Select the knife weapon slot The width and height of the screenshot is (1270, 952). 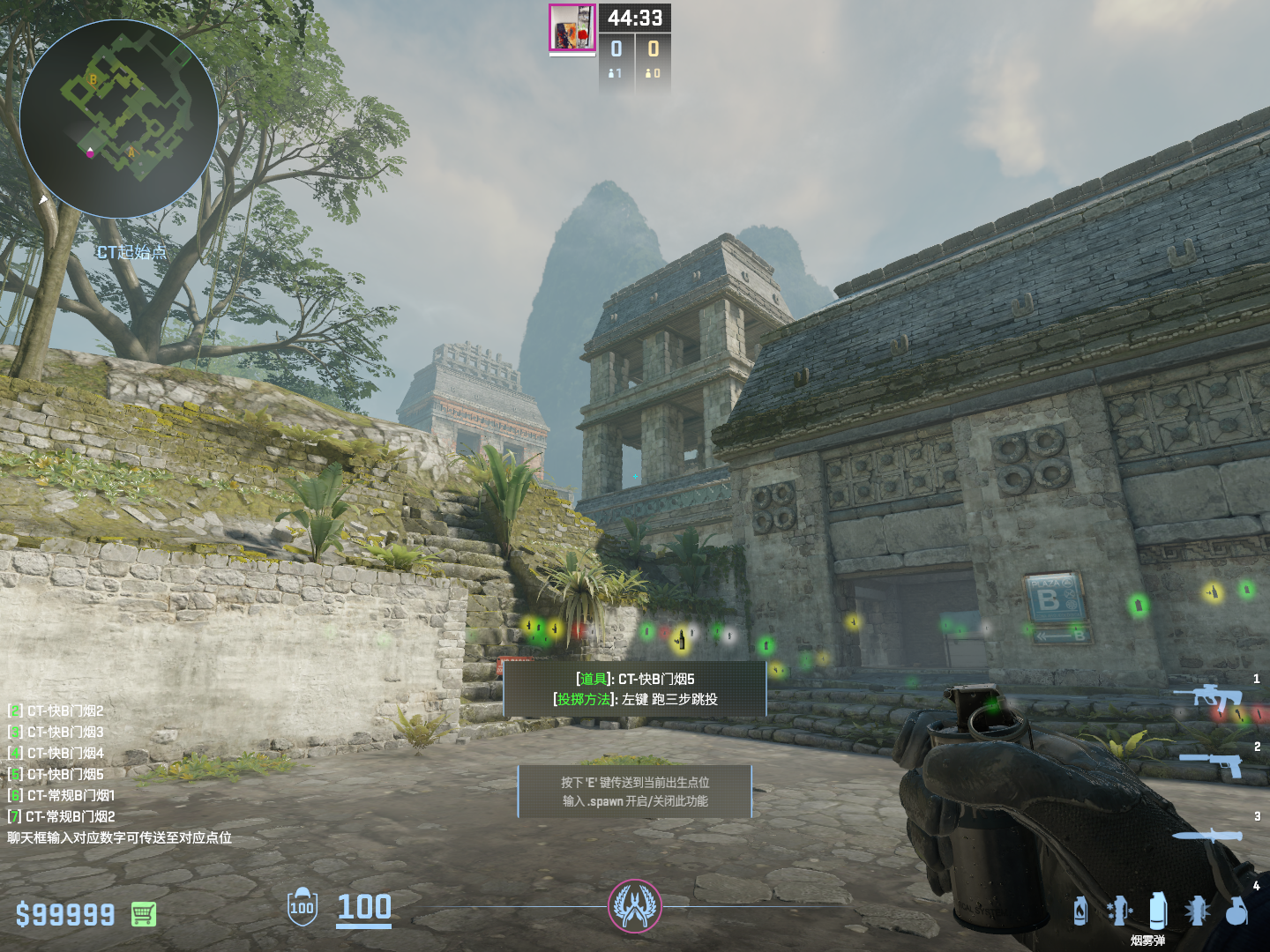[x=1206, y=836]
